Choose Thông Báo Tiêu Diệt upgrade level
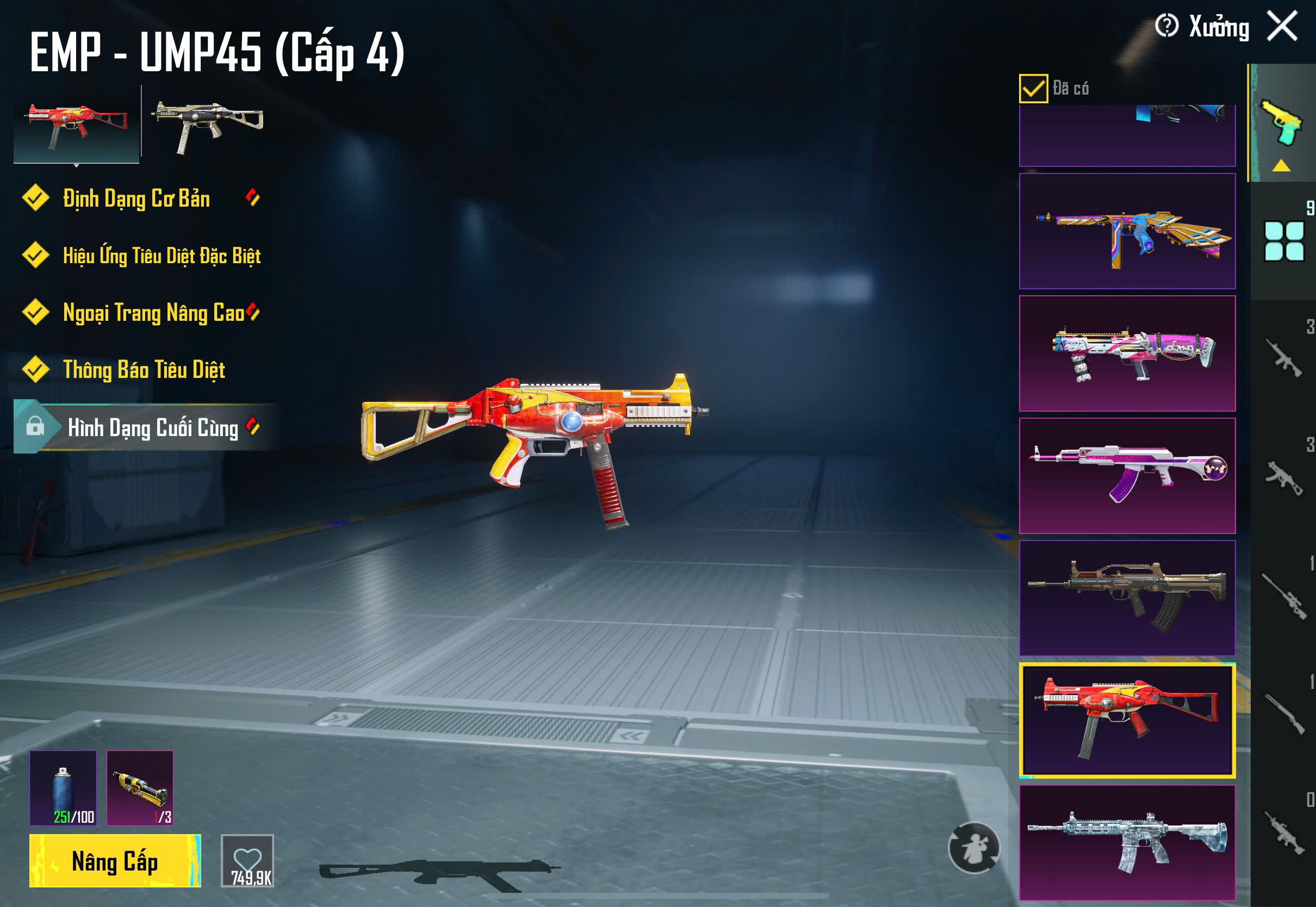 (x=144, y=370)
